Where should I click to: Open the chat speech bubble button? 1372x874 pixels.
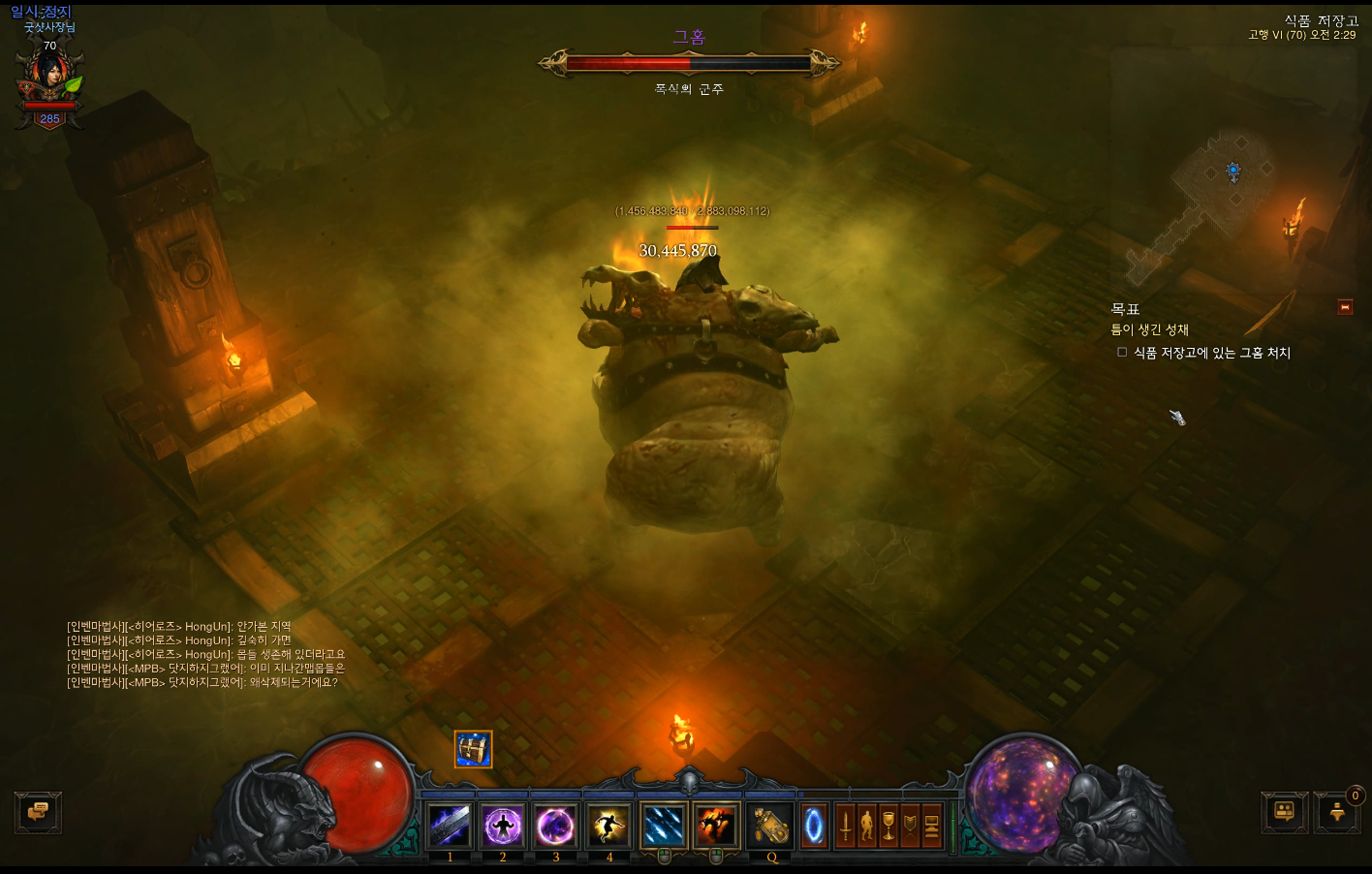point(39,812)
